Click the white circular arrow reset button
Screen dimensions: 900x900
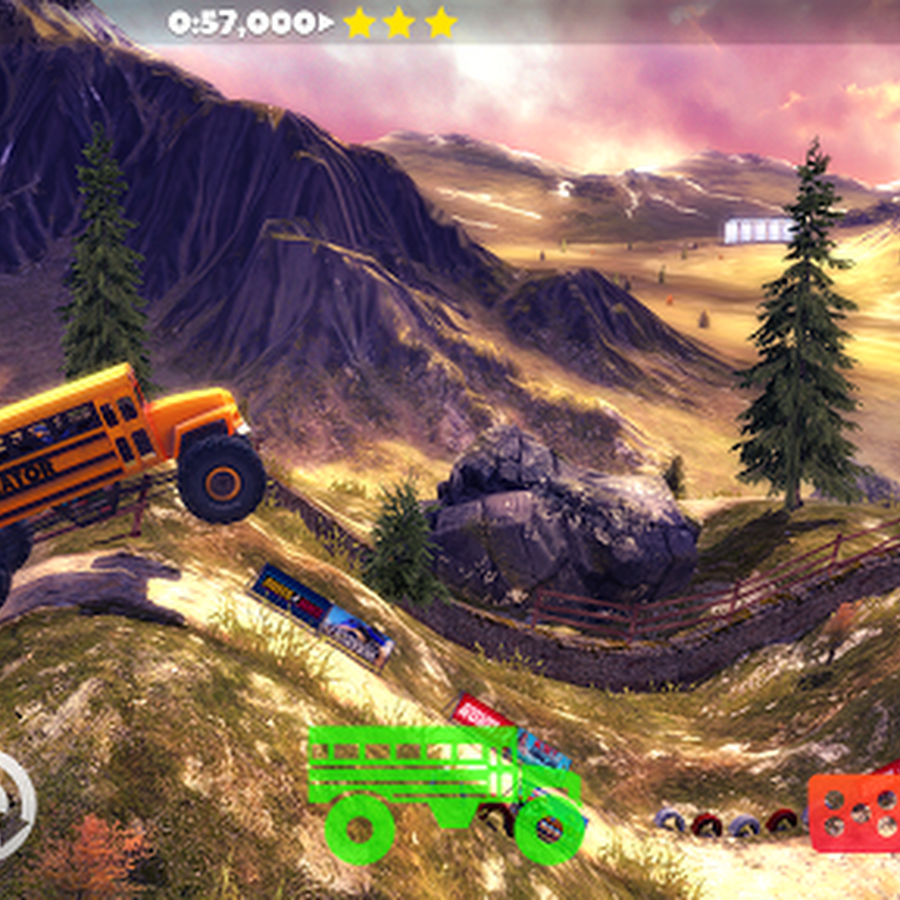coord(12,806)
